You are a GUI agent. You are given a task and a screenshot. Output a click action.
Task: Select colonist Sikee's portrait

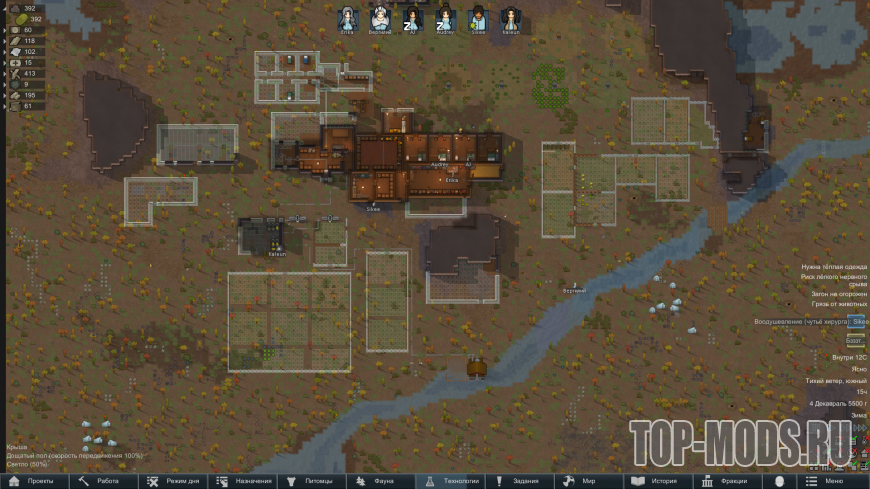(478, 18)
